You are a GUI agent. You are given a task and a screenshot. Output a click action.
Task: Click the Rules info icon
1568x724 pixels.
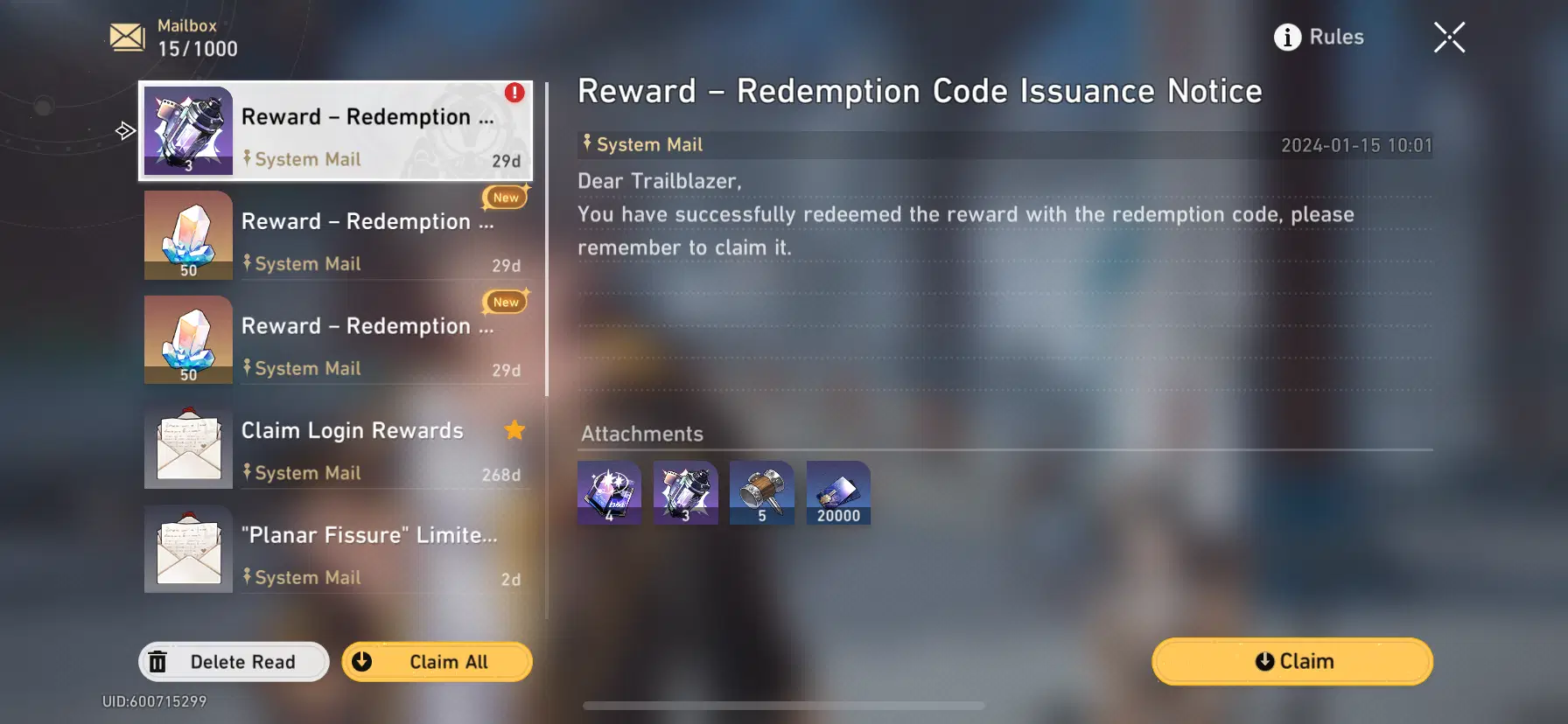tap(1286, 37)
